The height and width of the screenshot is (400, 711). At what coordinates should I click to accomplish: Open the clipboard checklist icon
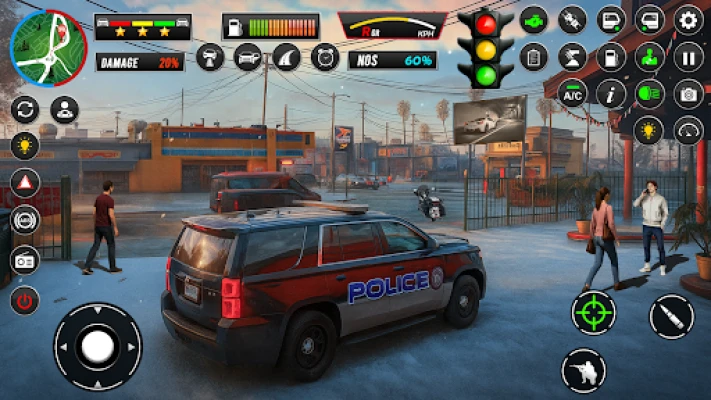tap(534, 56)
